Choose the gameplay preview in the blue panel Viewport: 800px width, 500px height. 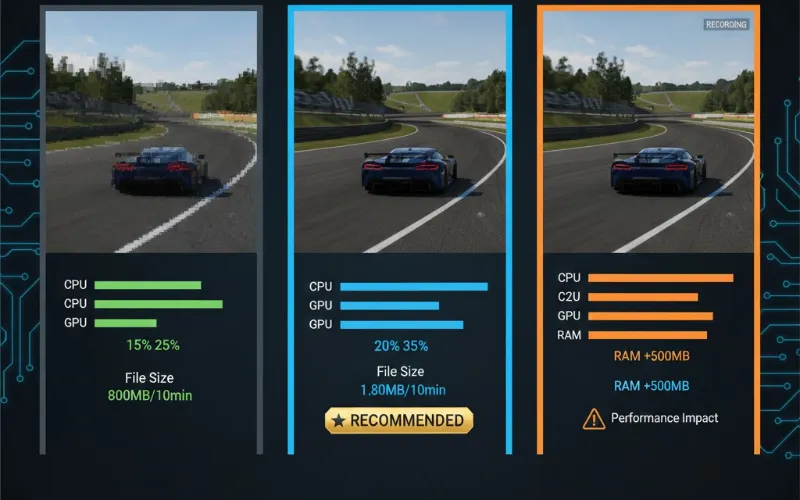coord(400,132)
